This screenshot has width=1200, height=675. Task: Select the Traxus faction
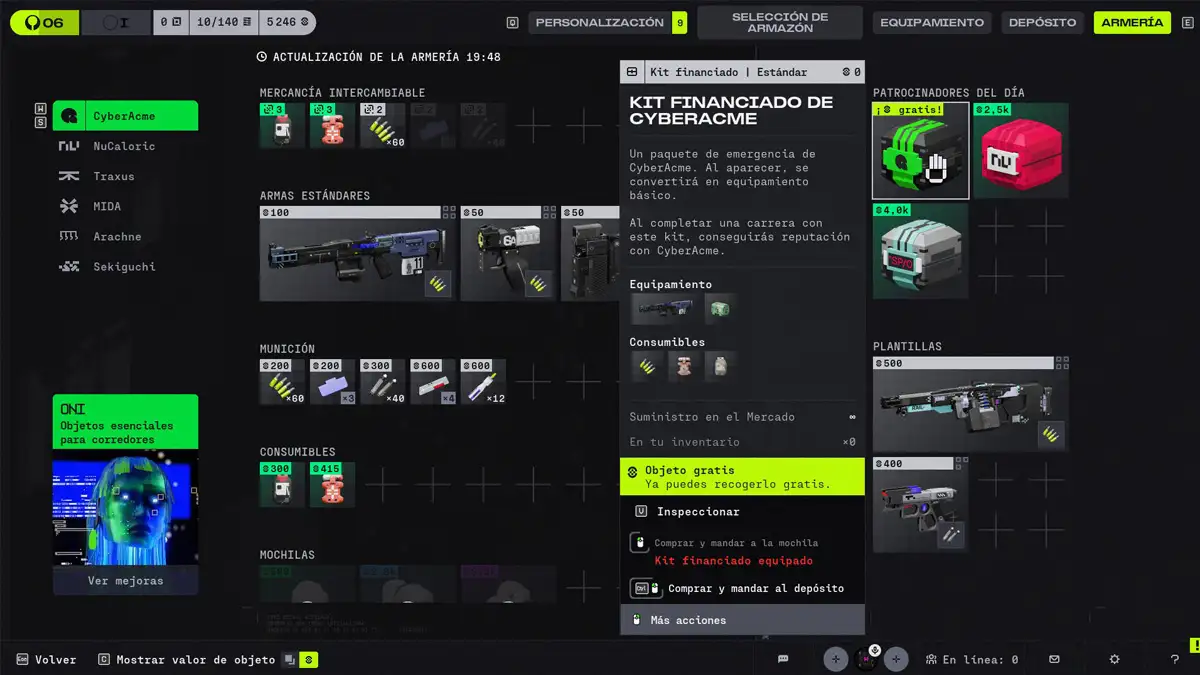(x=113, y=176)
